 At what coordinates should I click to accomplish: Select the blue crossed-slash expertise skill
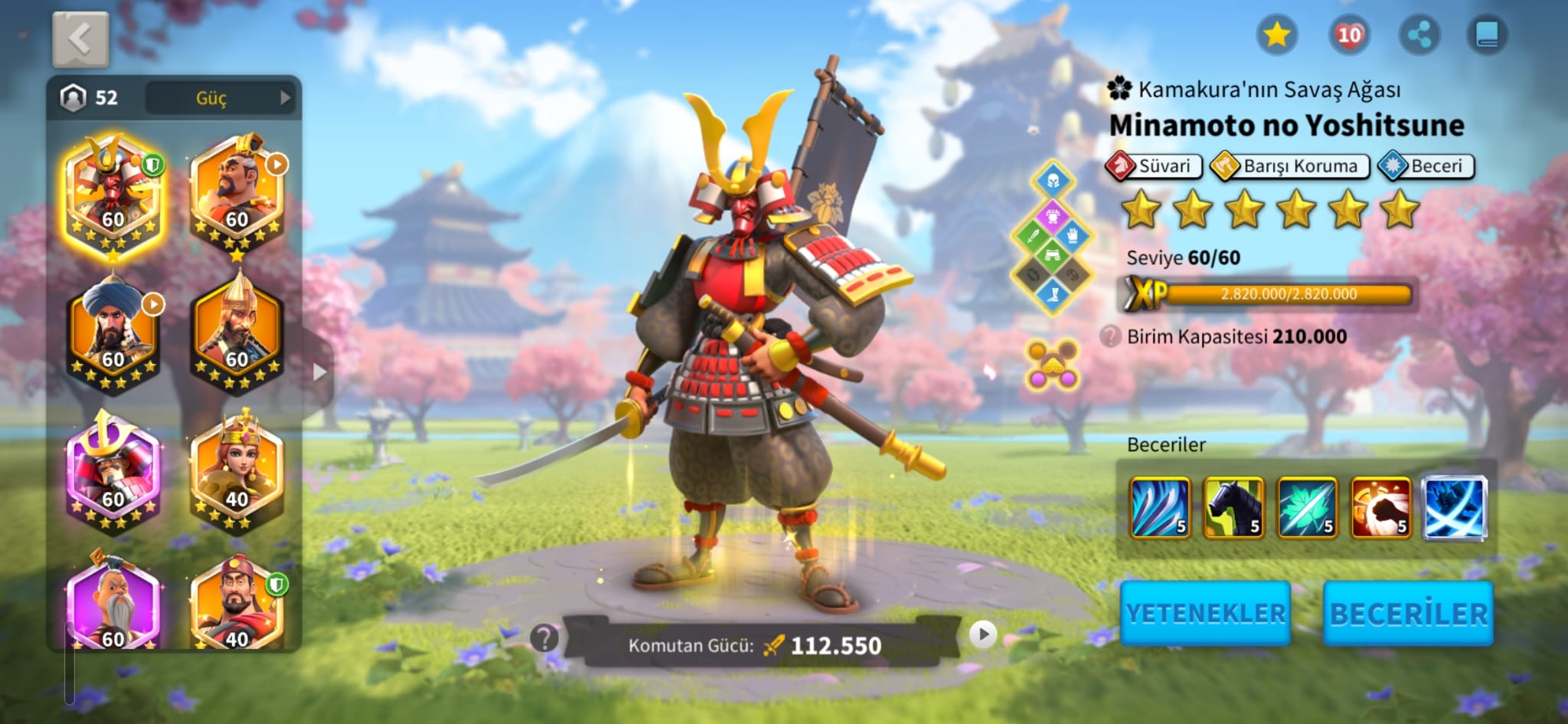point(1454,507)
